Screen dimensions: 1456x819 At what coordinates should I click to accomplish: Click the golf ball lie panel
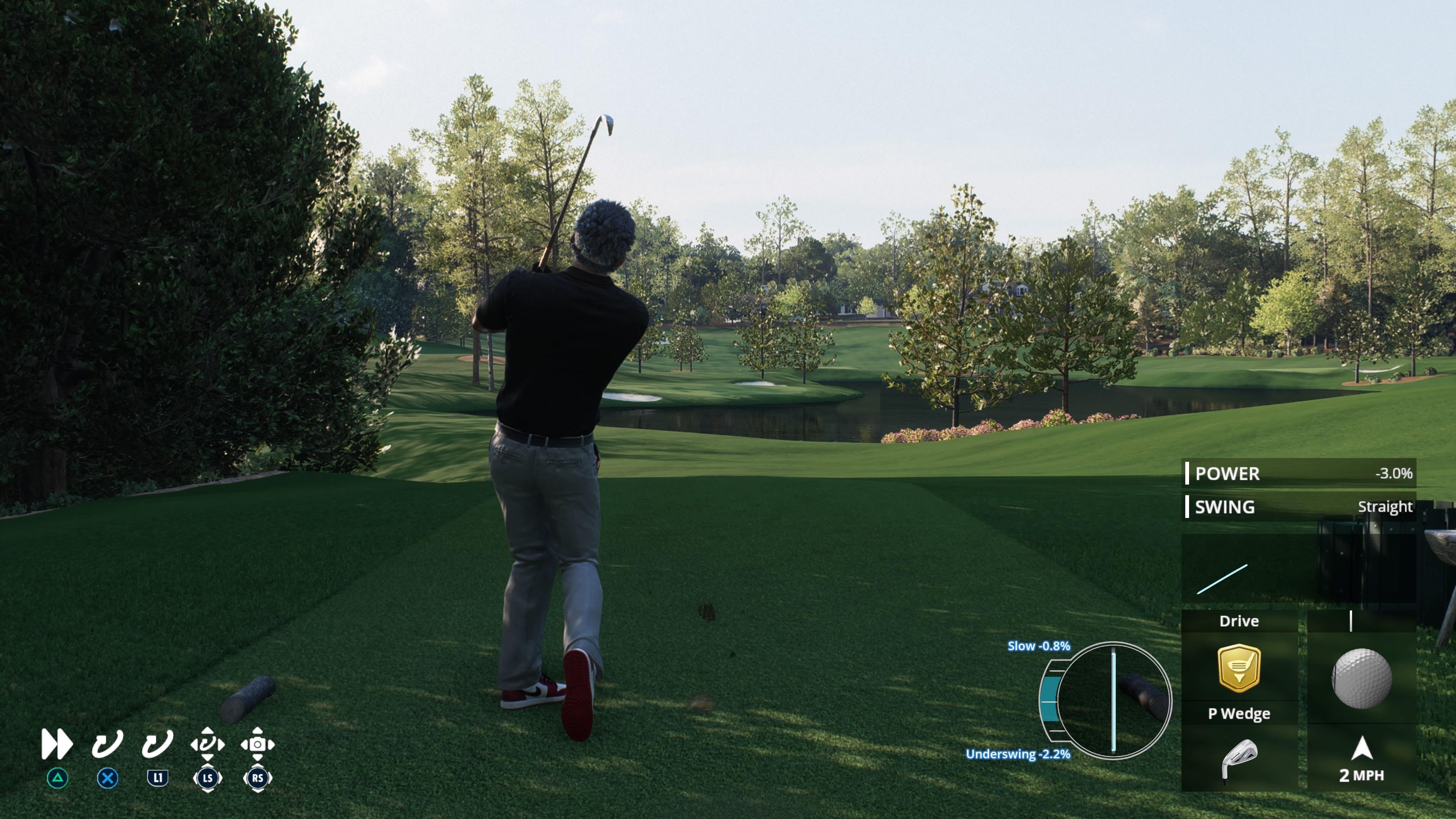click(x=1362, y=677)
